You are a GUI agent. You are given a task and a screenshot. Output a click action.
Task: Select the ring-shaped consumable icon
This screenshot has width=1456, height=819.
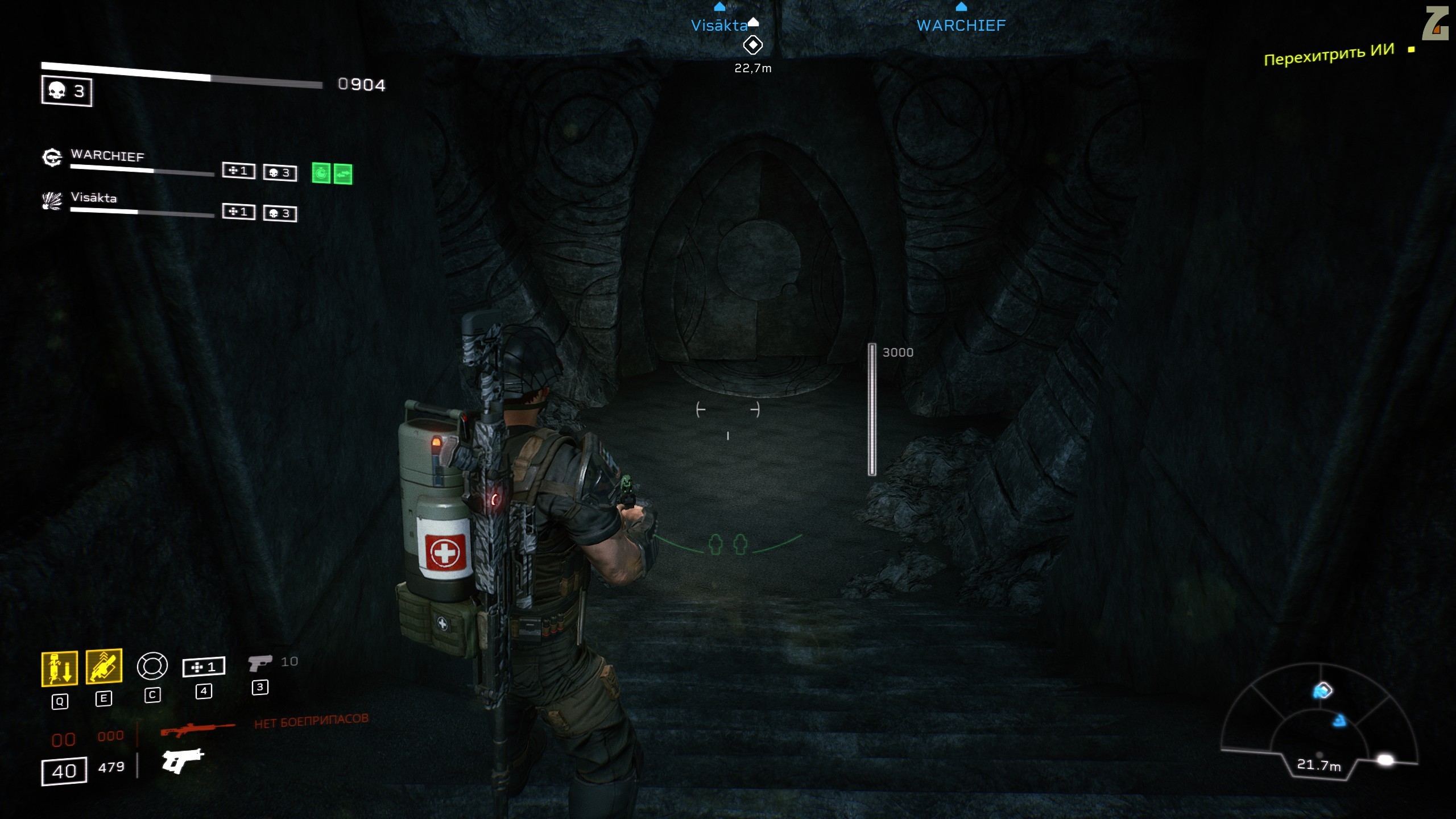coord(152,666)
